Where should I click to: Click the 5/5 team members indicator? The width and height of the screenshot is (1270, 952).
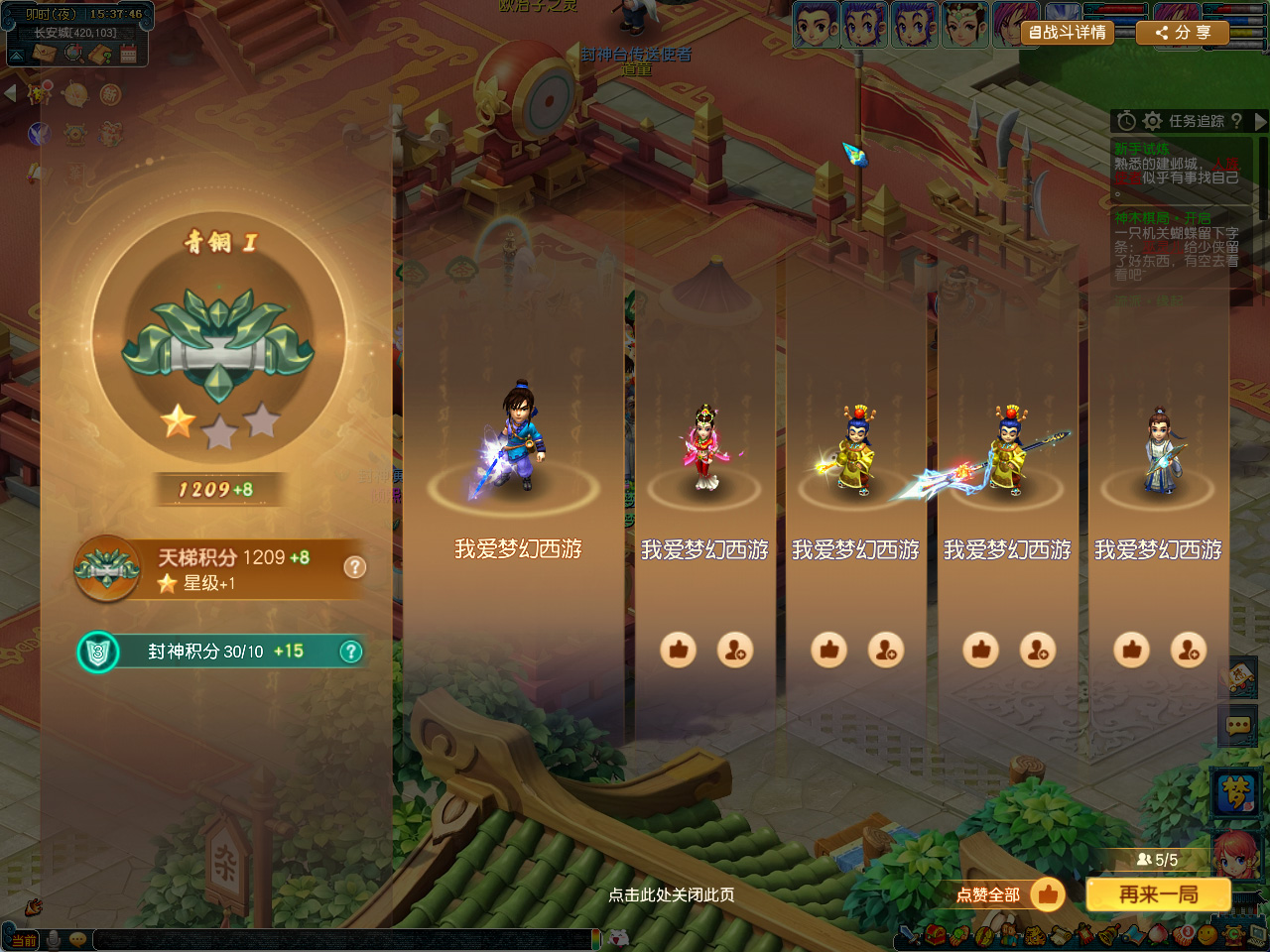point(1158,860)
